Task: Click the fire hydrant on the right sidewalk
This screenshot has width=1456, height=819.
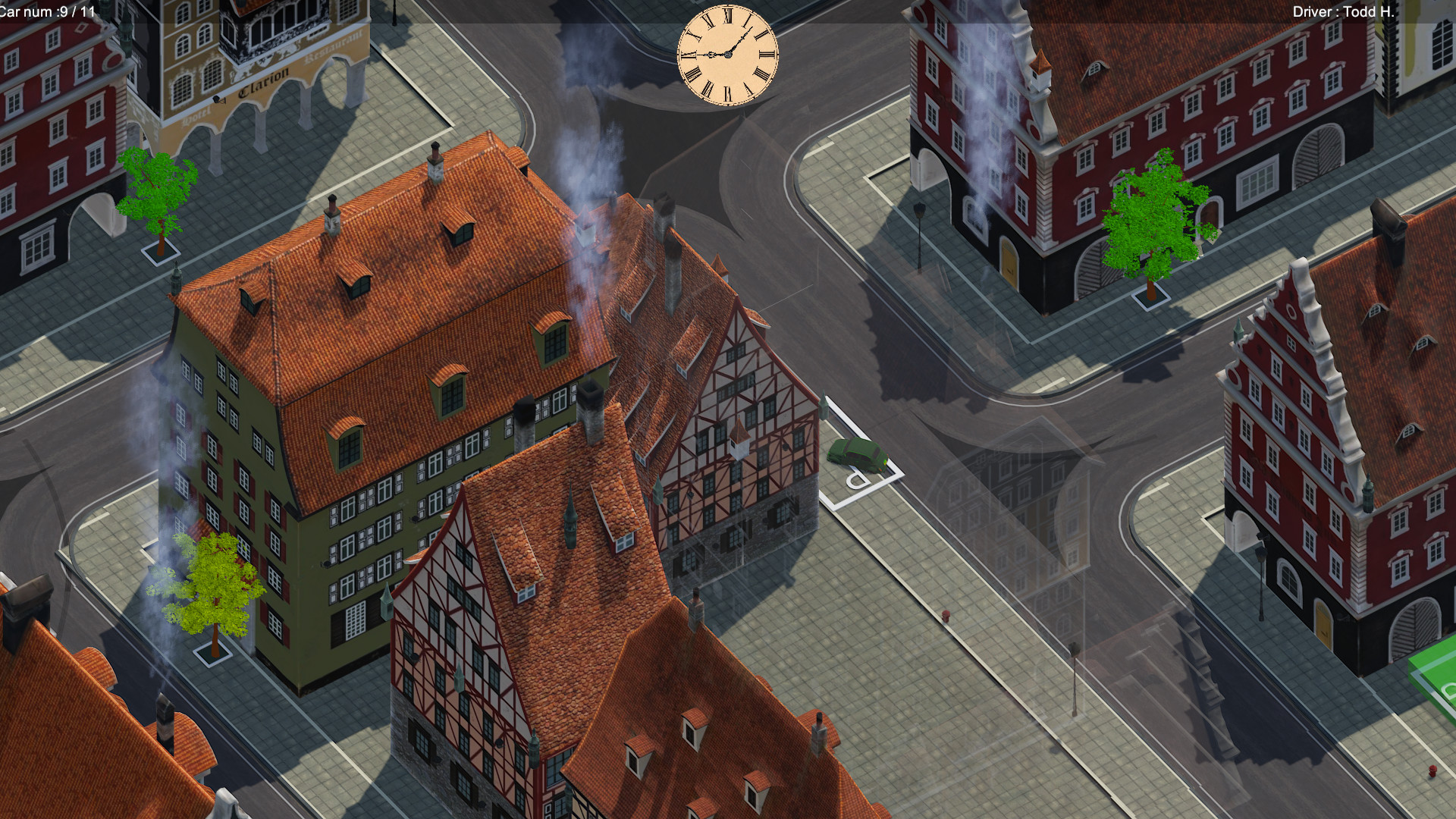Action: (946, 615)
